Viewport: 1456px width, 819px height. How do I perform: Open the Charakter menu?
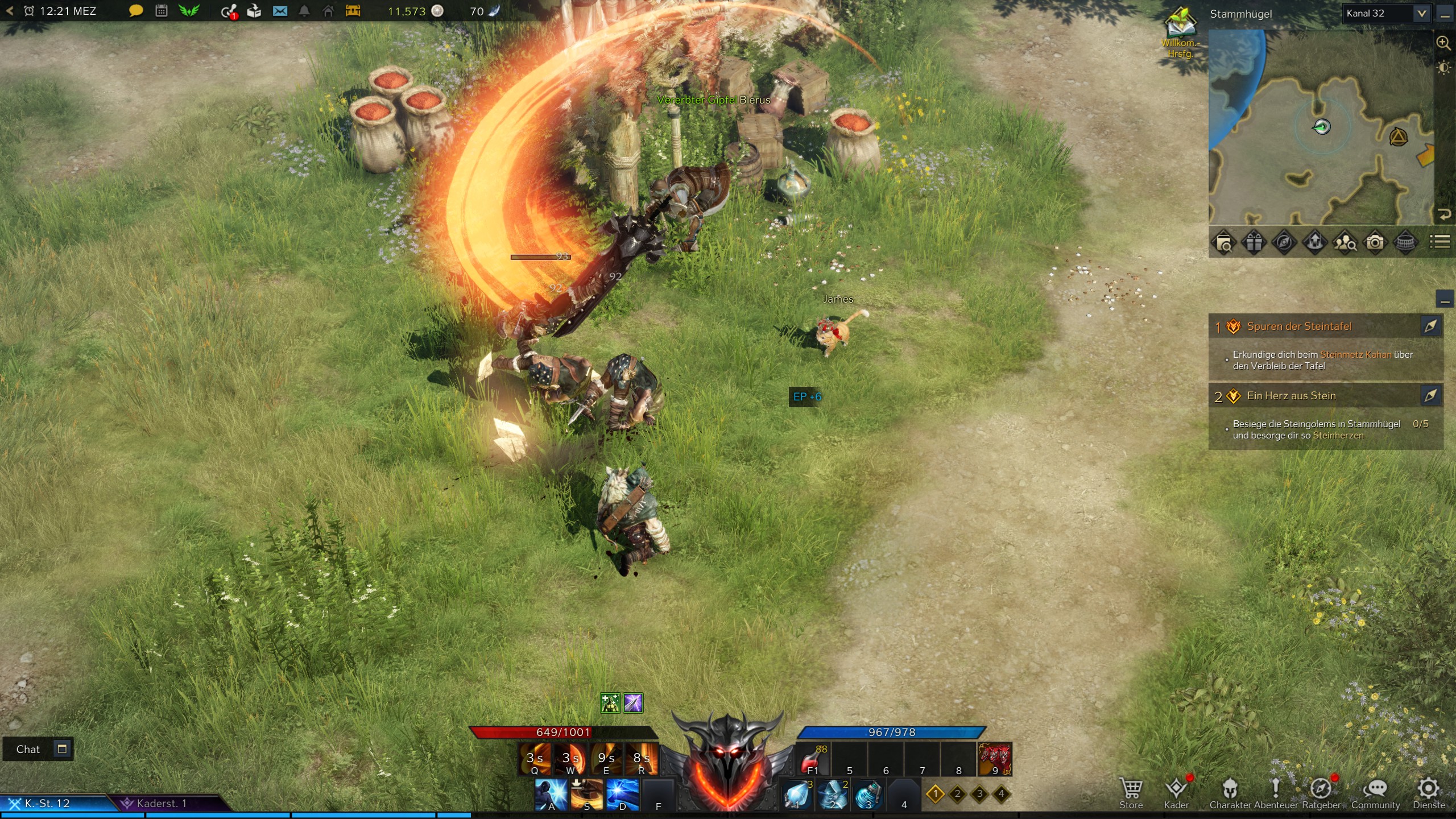click(1230, 793)
